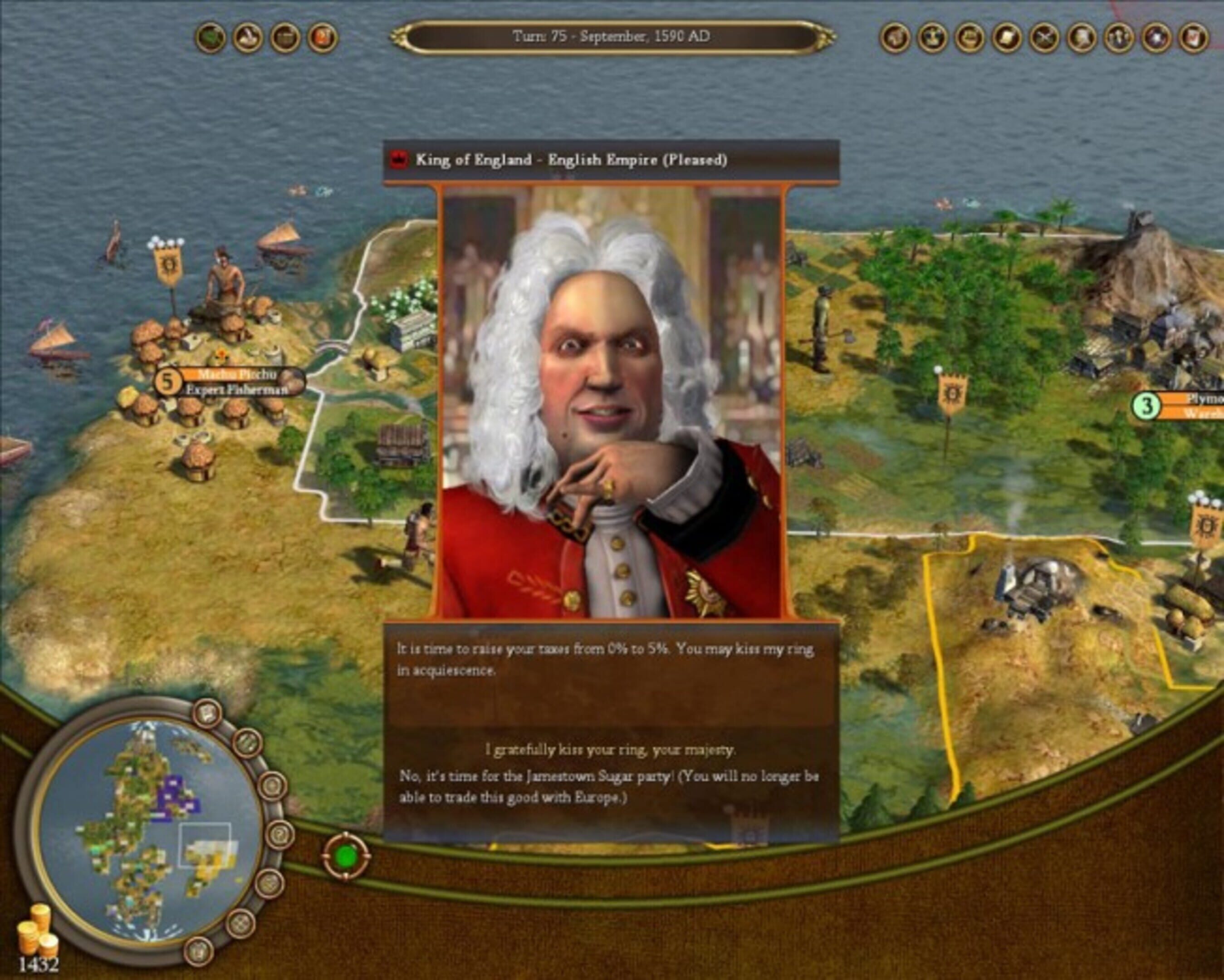Viewport: 1224px width, 980px height.
Task: Toggle the top visibility button on the minimap ring
Action: click(207, 713)
